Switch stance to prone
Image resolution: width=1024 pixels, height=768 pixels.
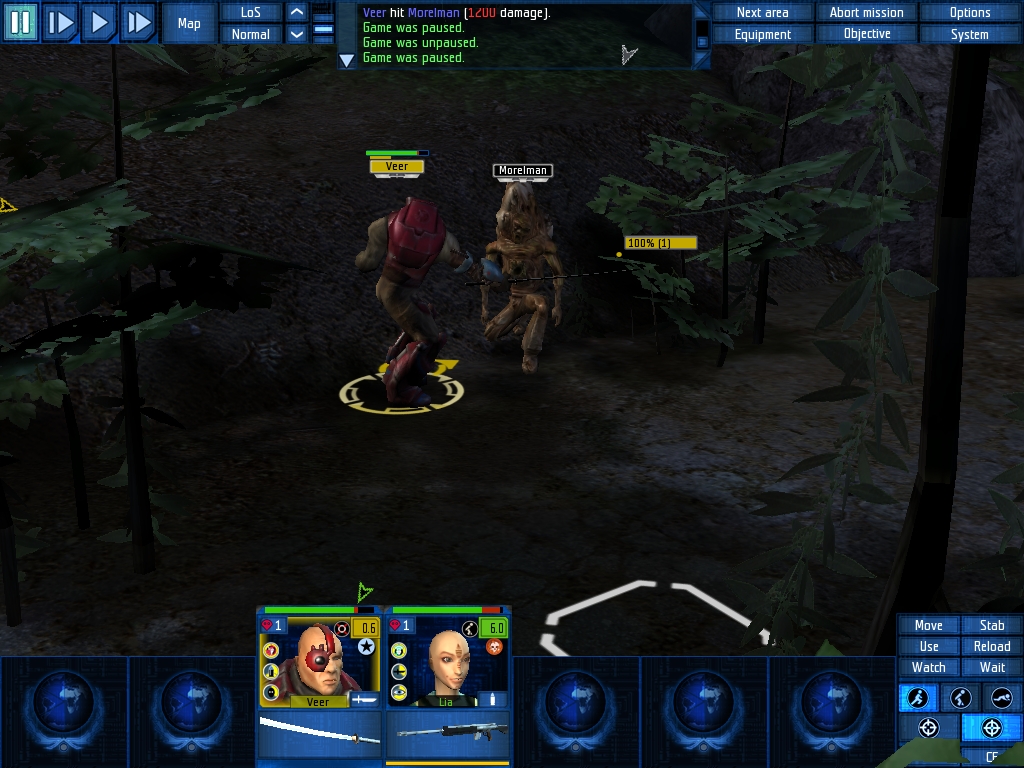pos(1001,698)
